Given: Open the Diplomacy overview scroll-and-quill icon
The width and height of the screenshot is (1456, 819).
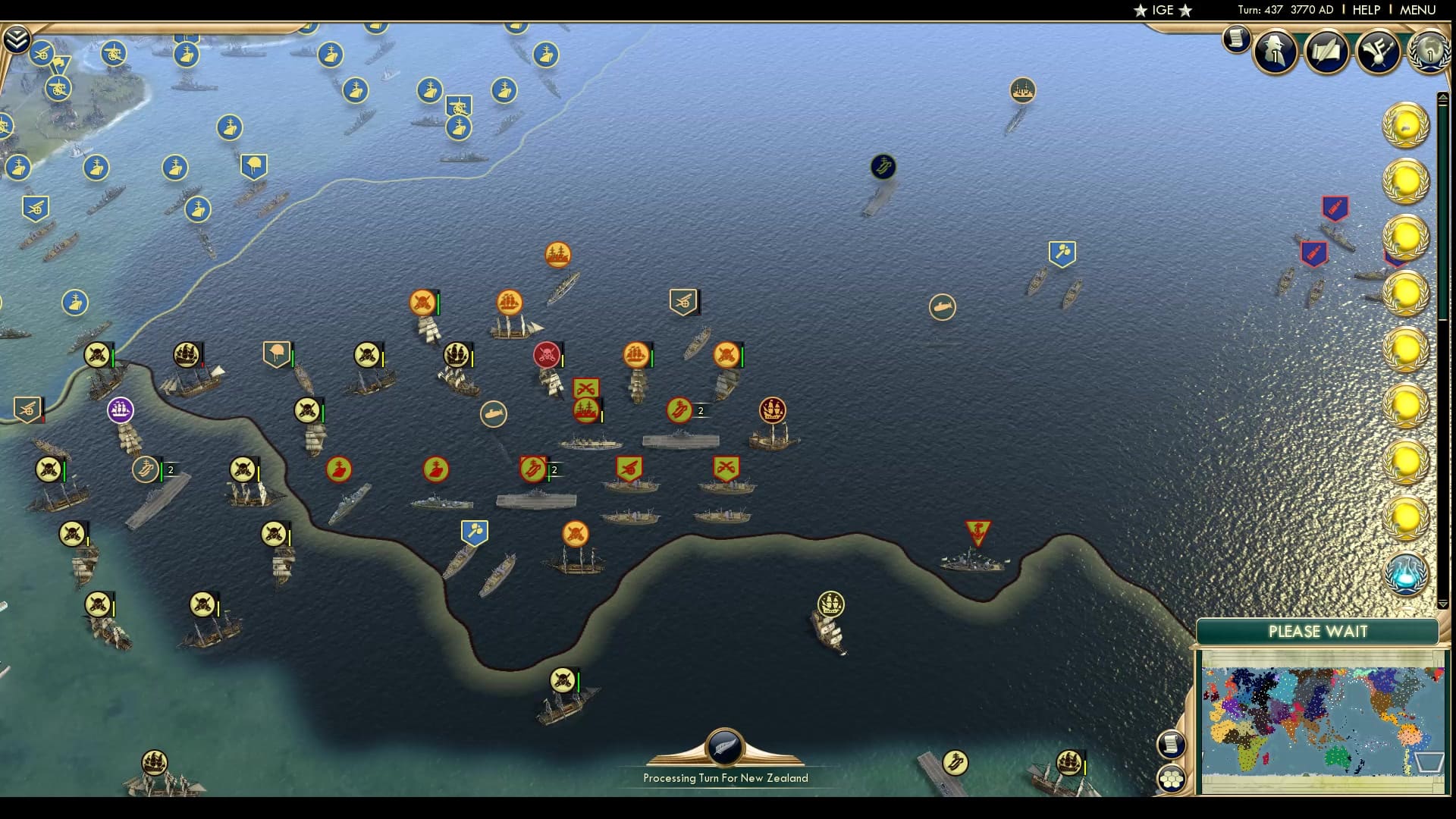Looking at the screenshot, I should pyautogui.click(x=1326, y=52).
